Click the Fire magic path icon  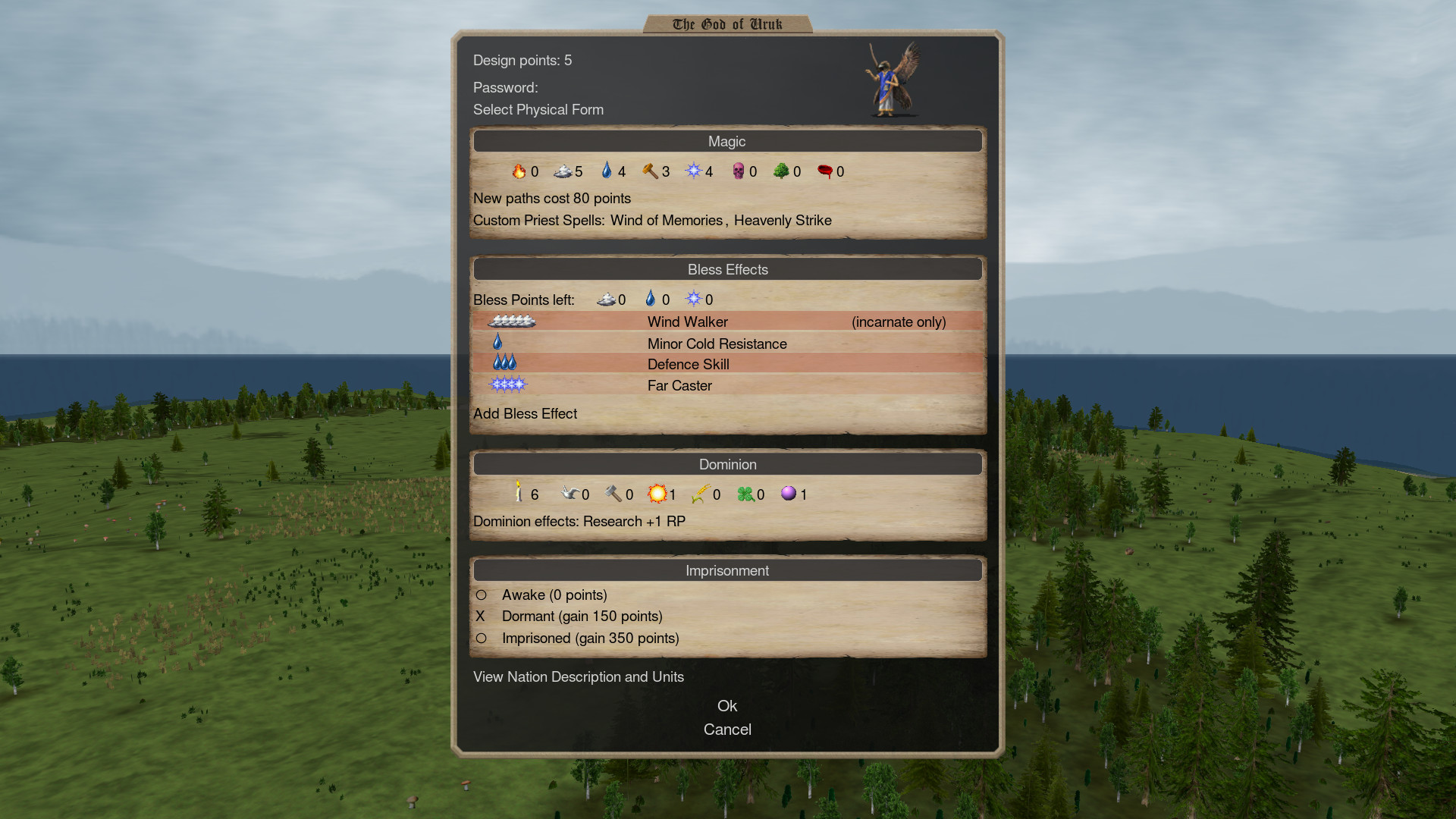point(519,171)
